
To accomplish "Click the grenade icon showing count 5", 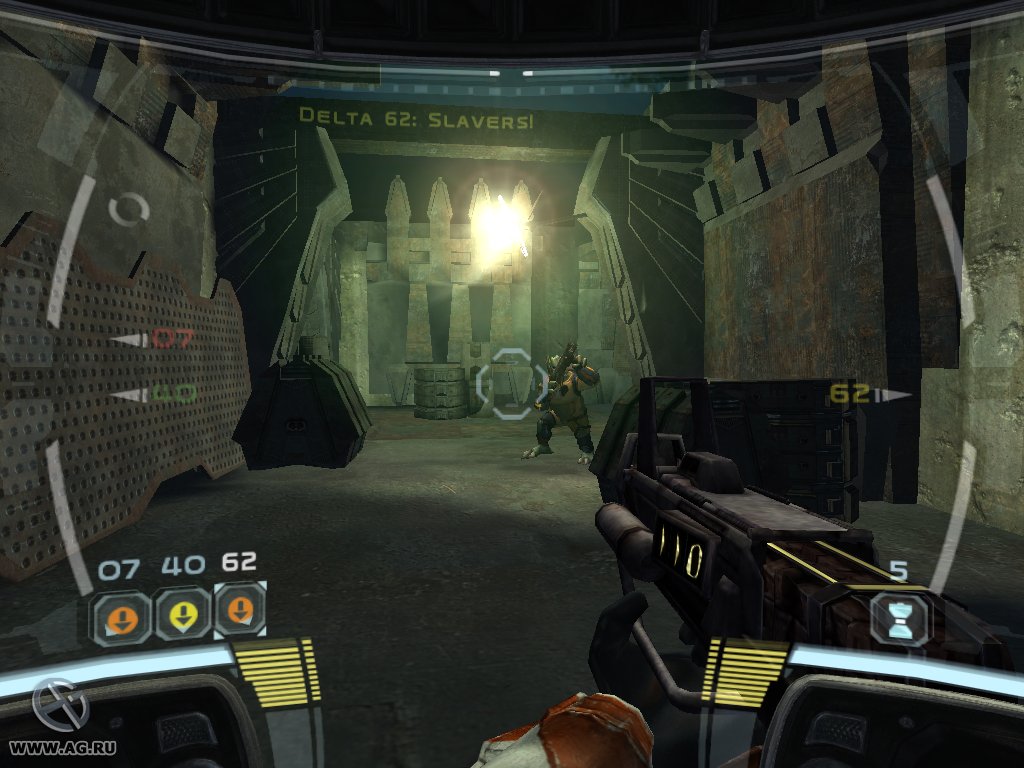I will tap(898, 618).
